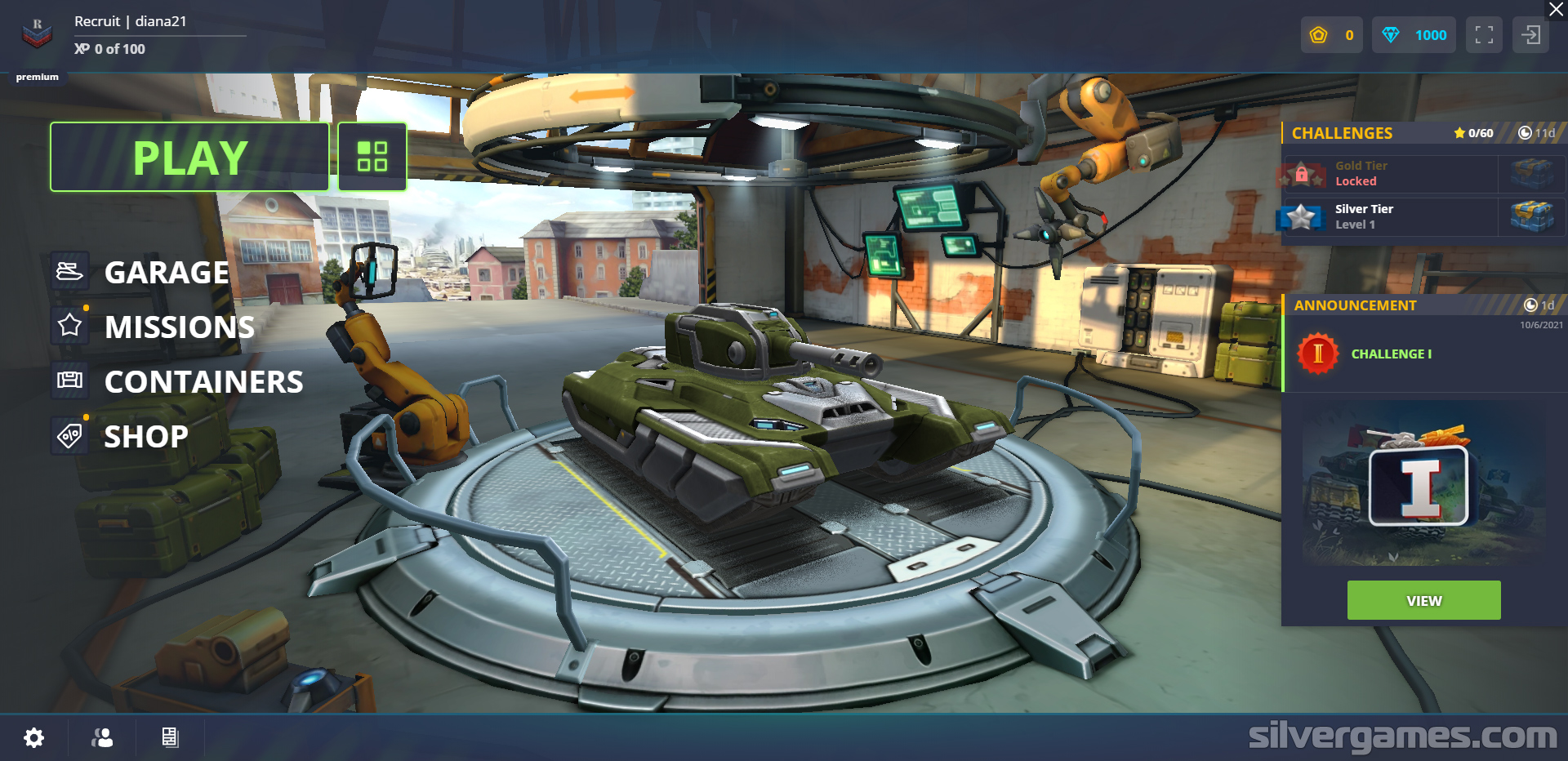Open the Containers crate icon

(x=70, y=380)
